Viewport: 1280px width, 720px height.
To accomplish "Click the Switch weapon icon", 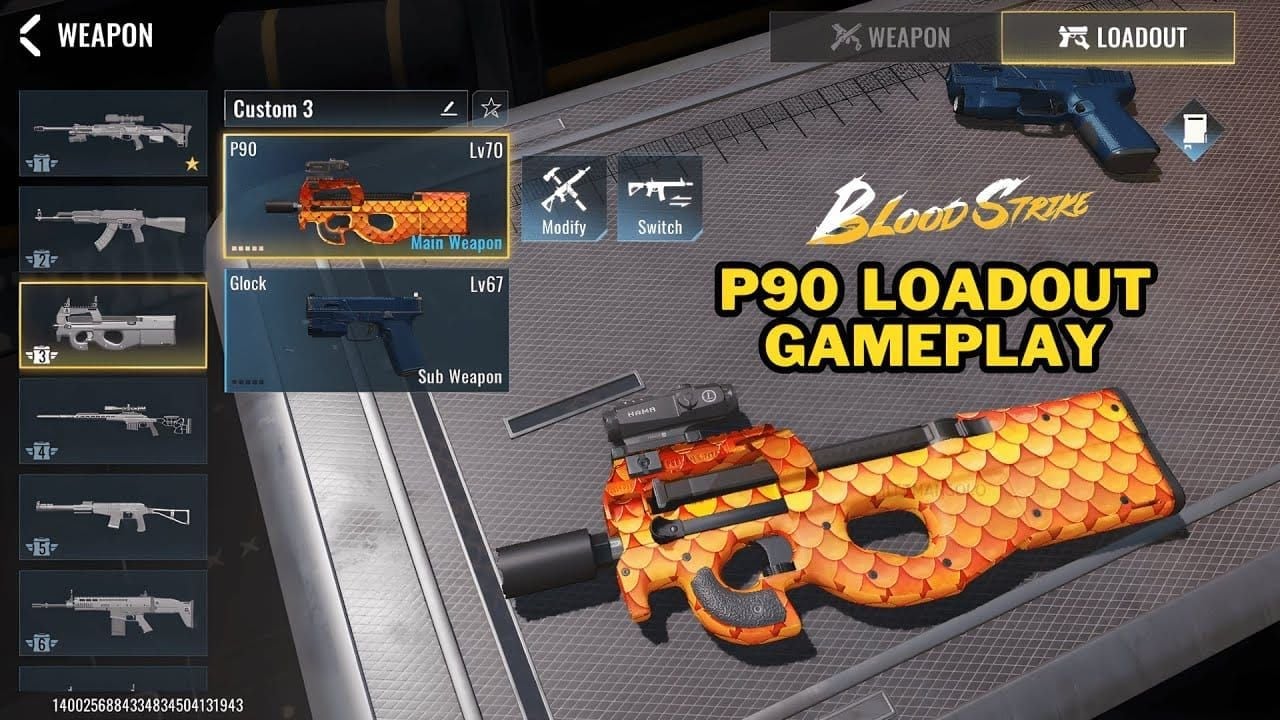I will click(x=658, y=198).
